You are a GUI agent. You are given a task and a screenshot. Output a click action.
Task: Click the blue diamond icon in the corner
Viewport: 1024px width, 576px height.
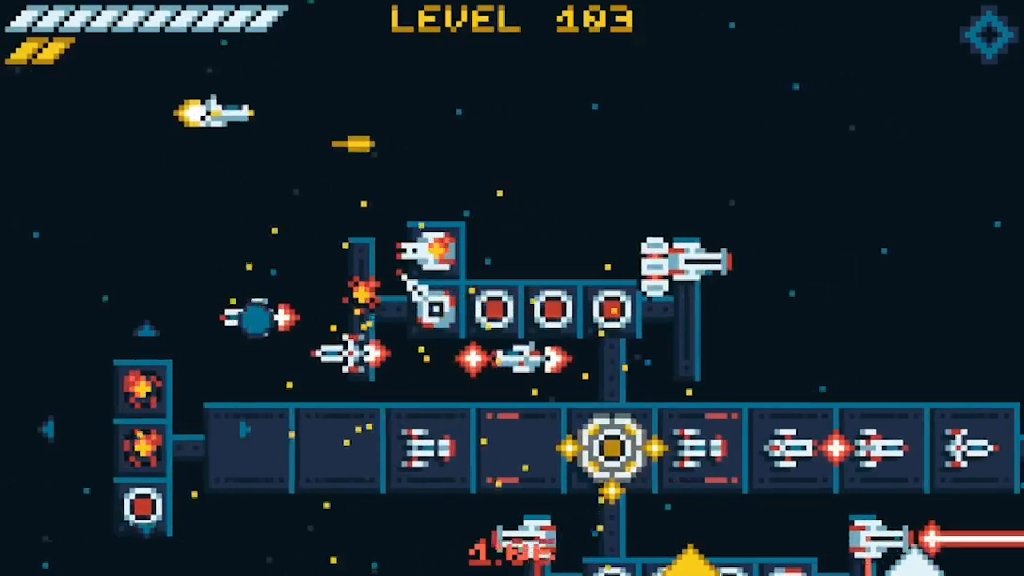pyautogui.click(x=989, y=34)
